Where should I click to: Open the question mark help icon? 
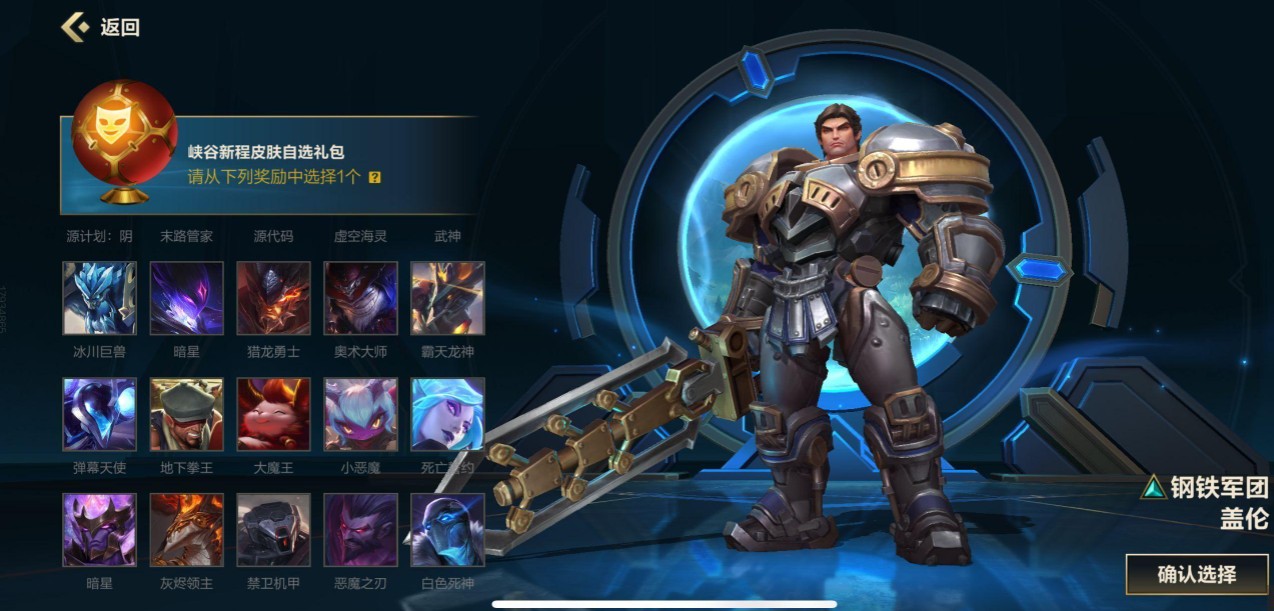(375, 177)
